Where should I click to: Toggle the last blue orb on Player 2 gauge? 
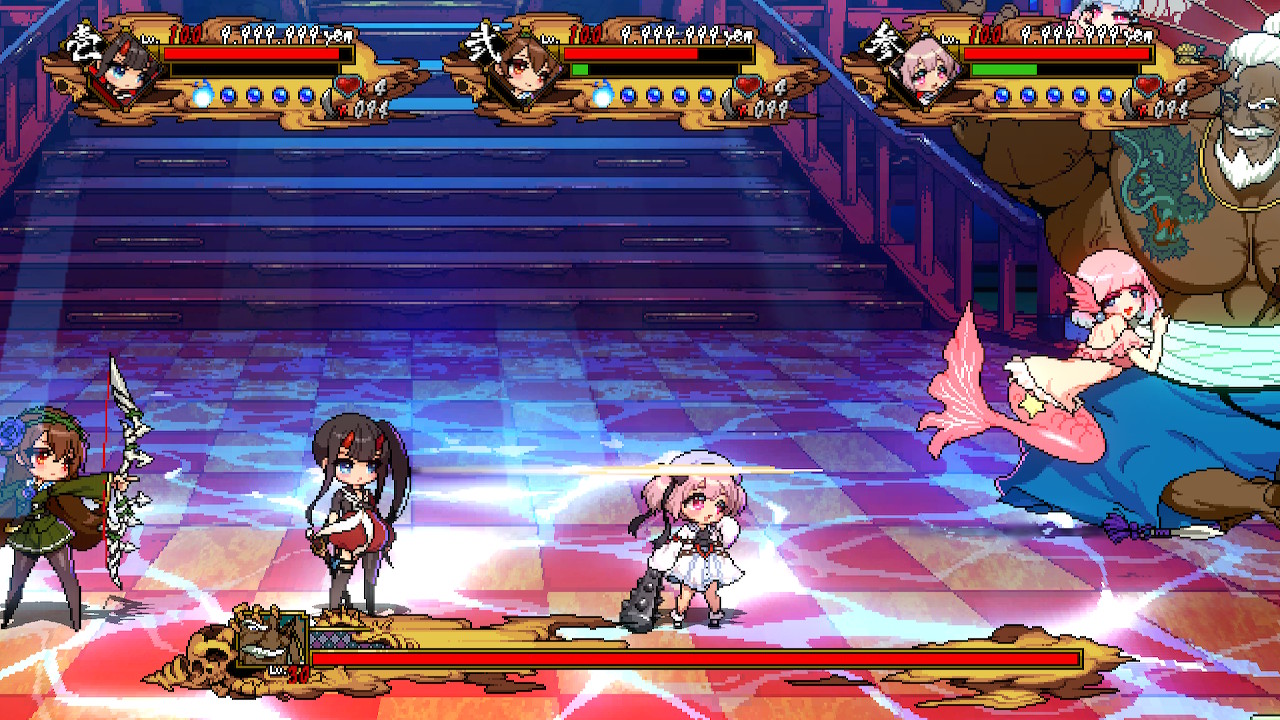[x=707, y=93]
